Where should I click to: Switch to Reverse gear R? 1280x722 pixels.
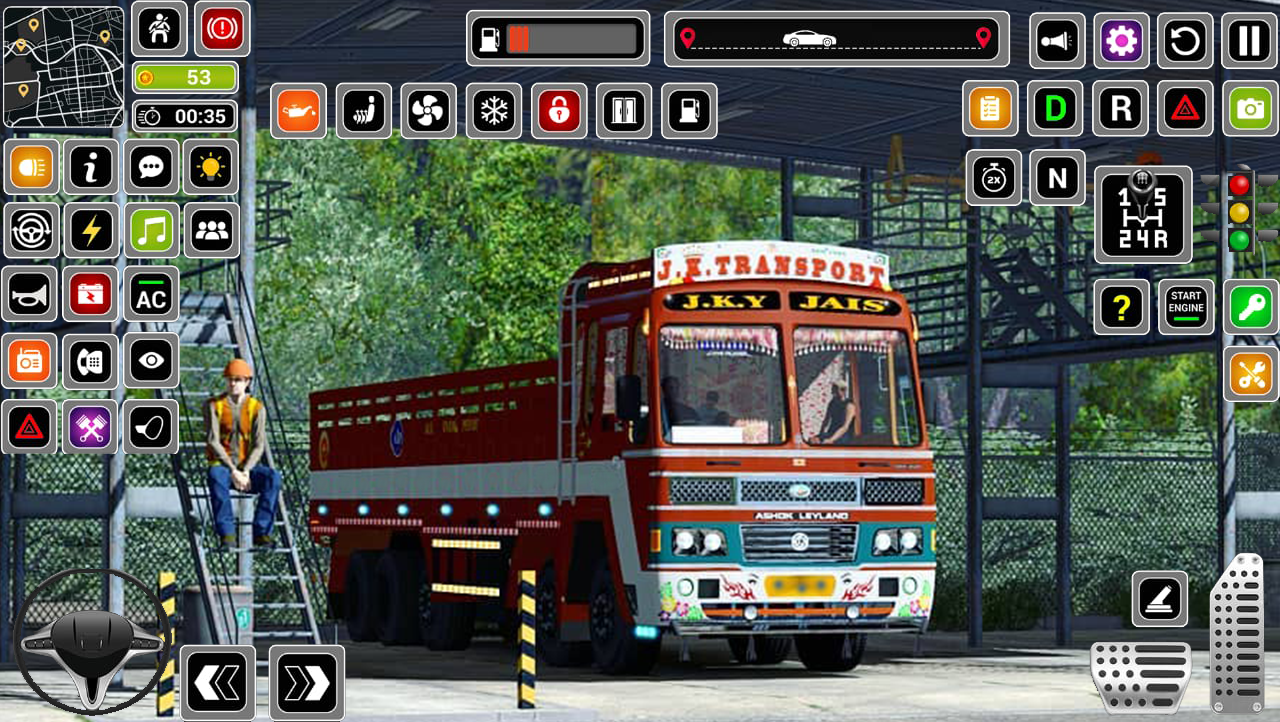point(1119,109)
